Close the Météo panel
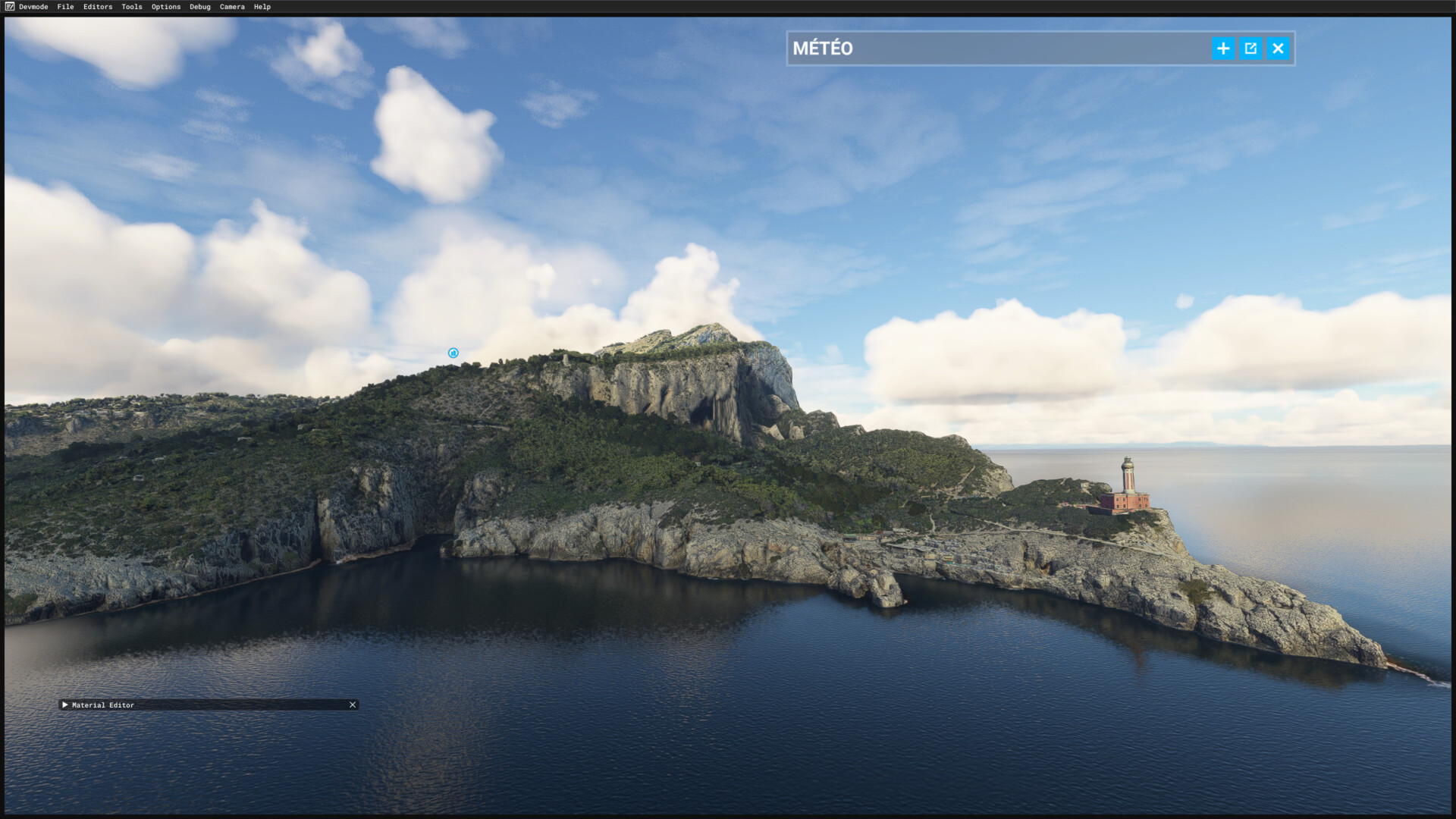Viewport: 1456px width, 819px height. tap(1279, 49)
